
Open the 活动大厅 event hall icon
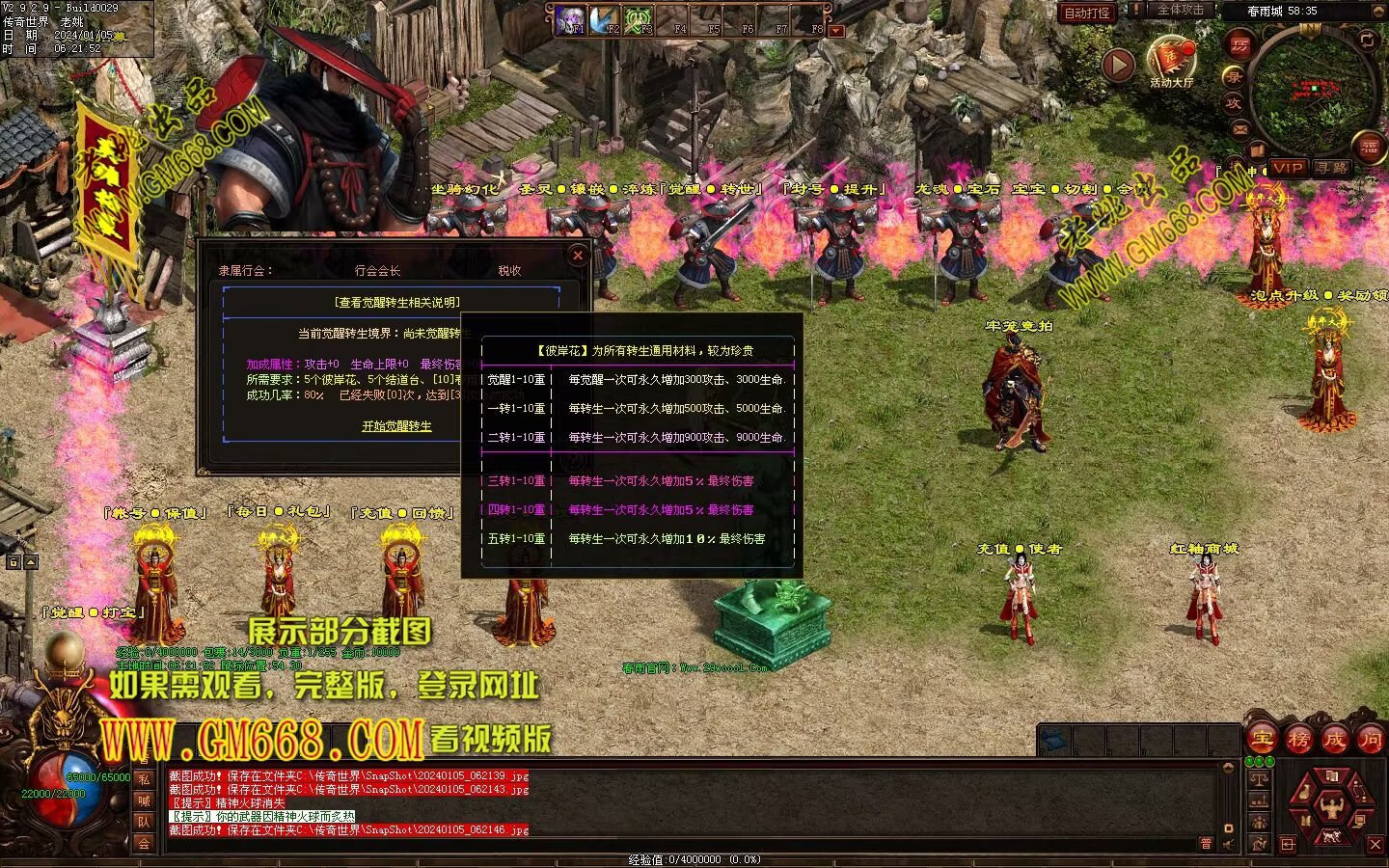tap(1171, 61)
